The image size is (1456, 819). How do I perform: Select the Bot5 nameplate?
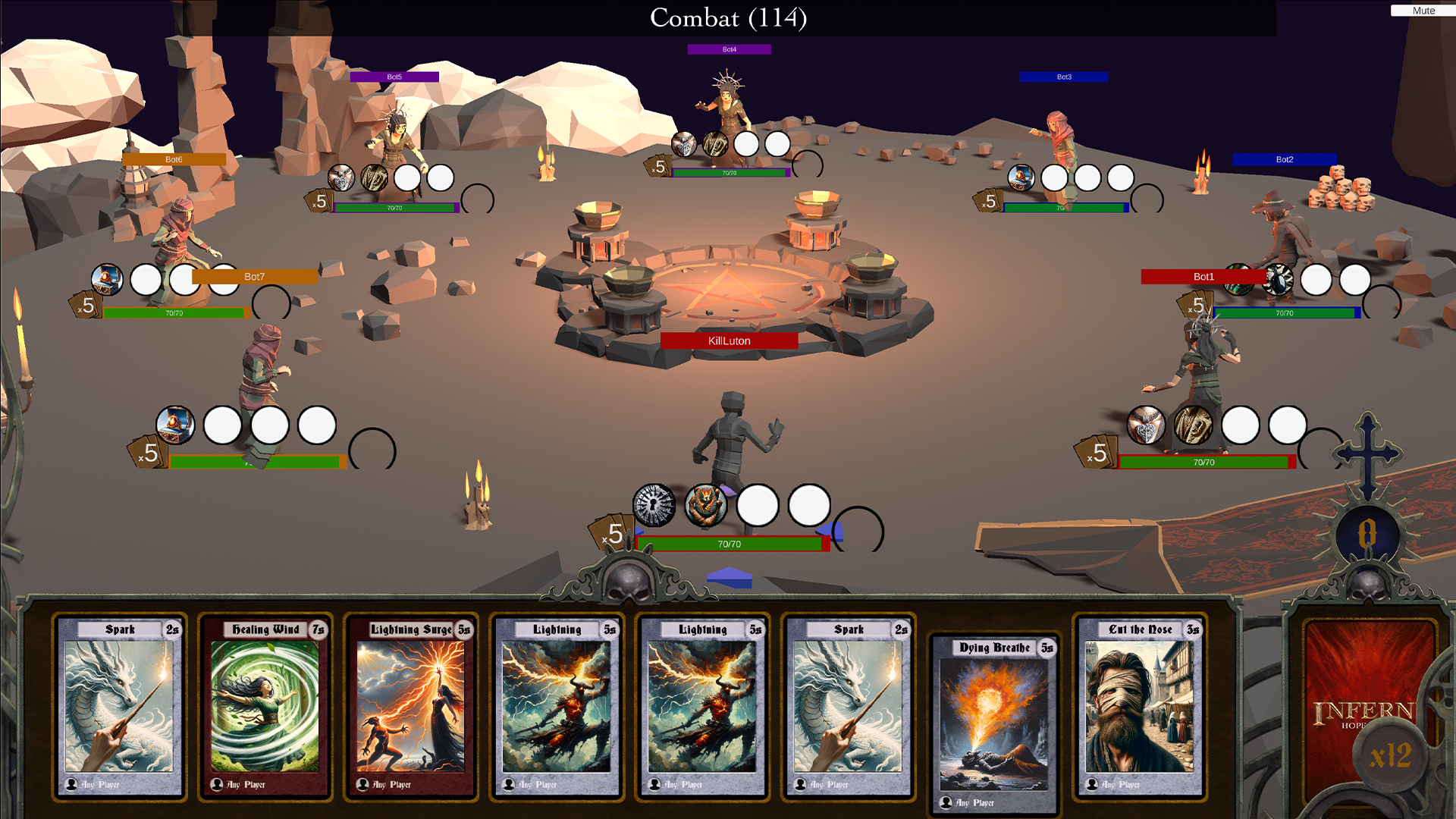(394, 77)
